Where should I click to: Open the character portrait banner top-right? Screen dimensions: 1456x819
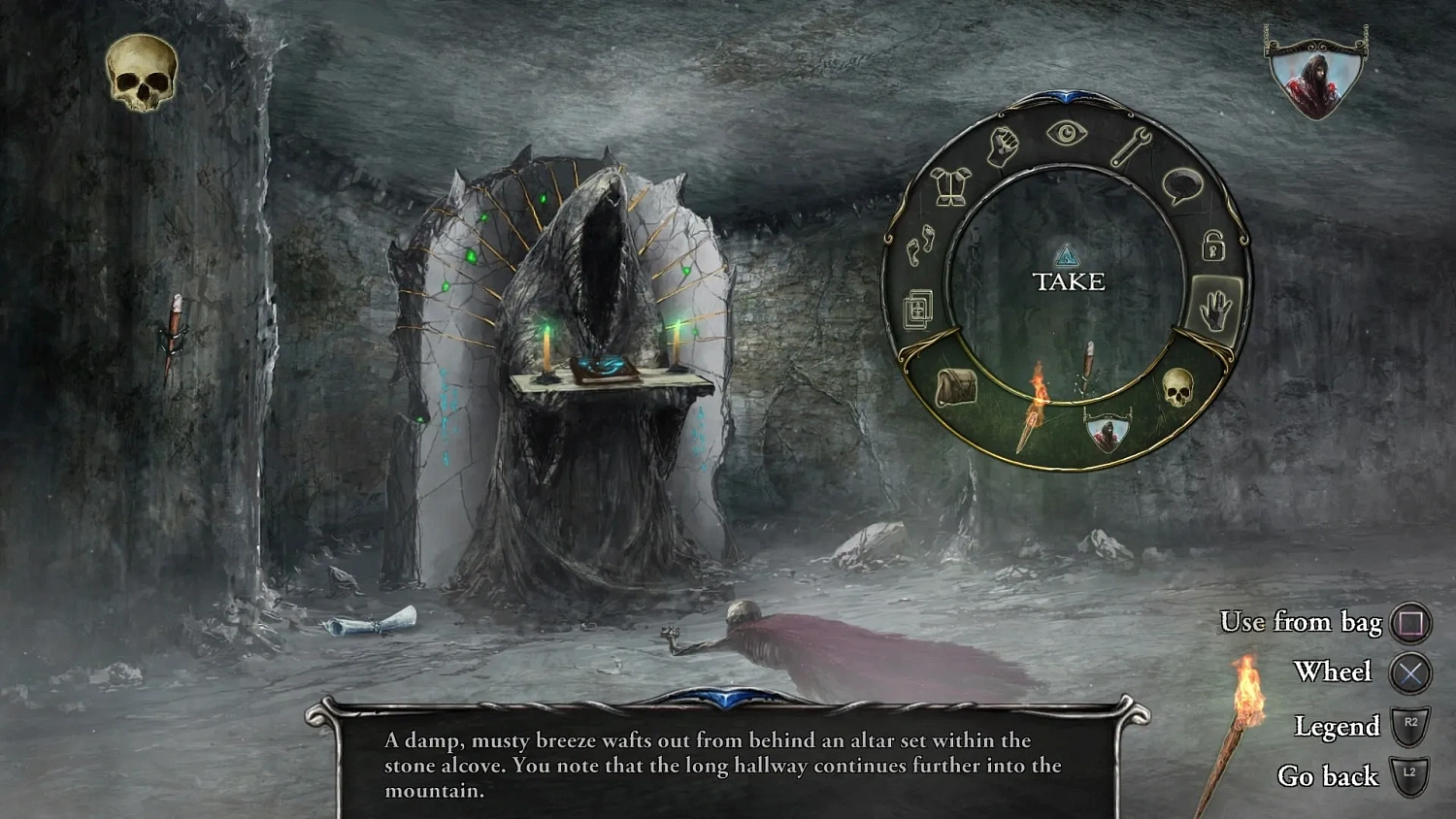tap(1315, 73)
